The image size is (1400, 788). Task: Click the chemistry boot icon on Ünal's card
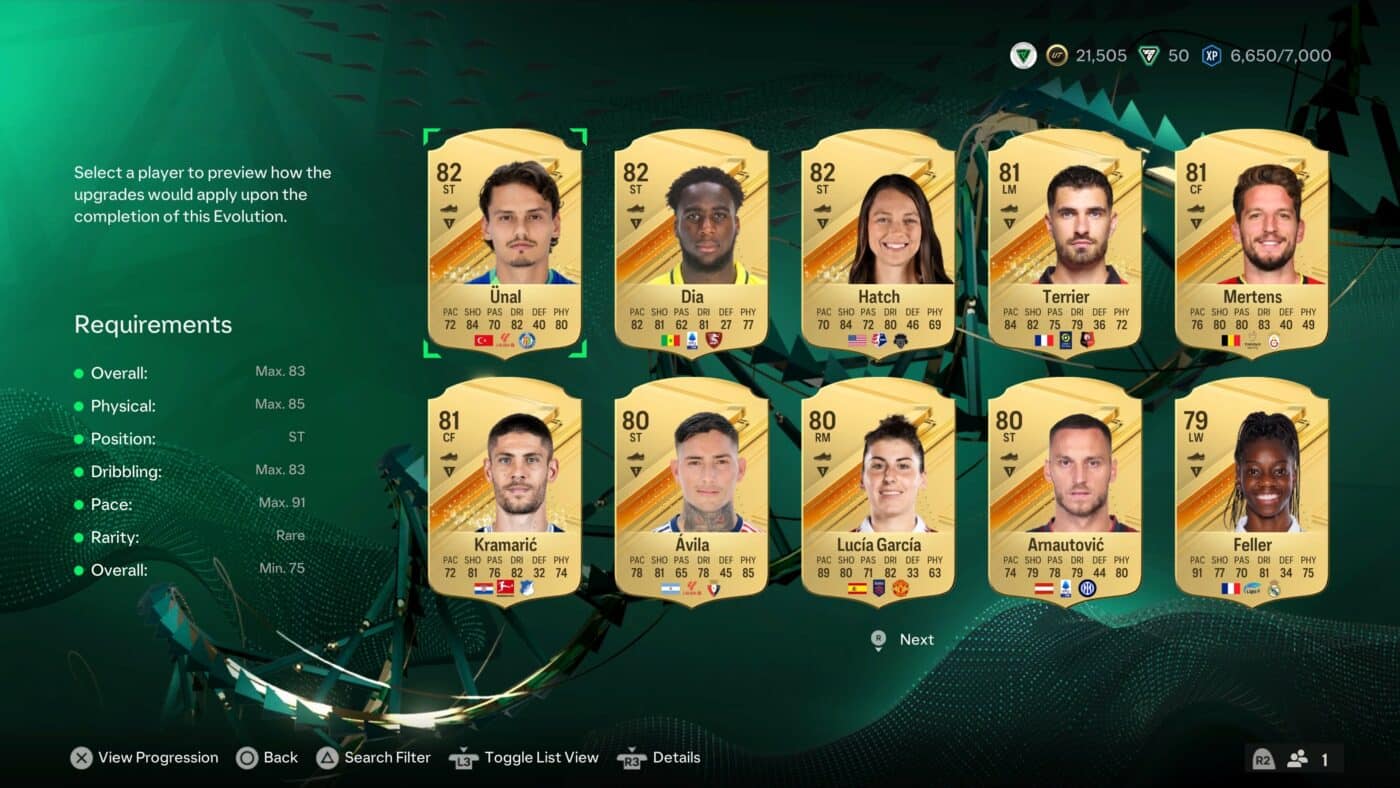click(449, 209)
